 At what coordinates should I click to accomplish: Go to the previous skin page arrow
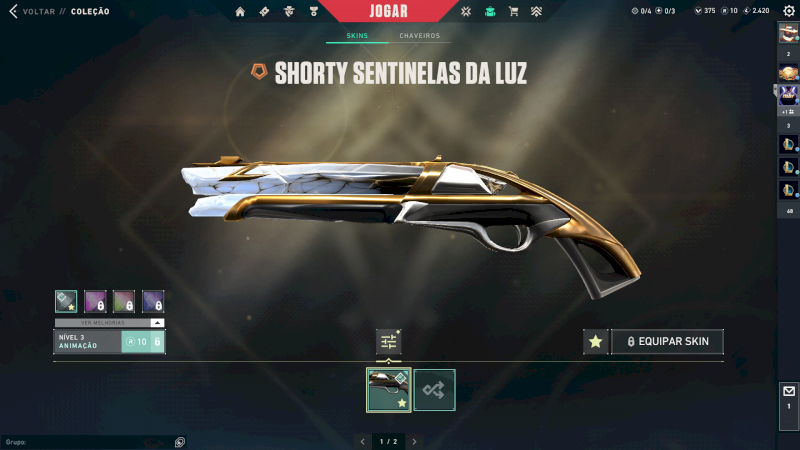point(362,441)
